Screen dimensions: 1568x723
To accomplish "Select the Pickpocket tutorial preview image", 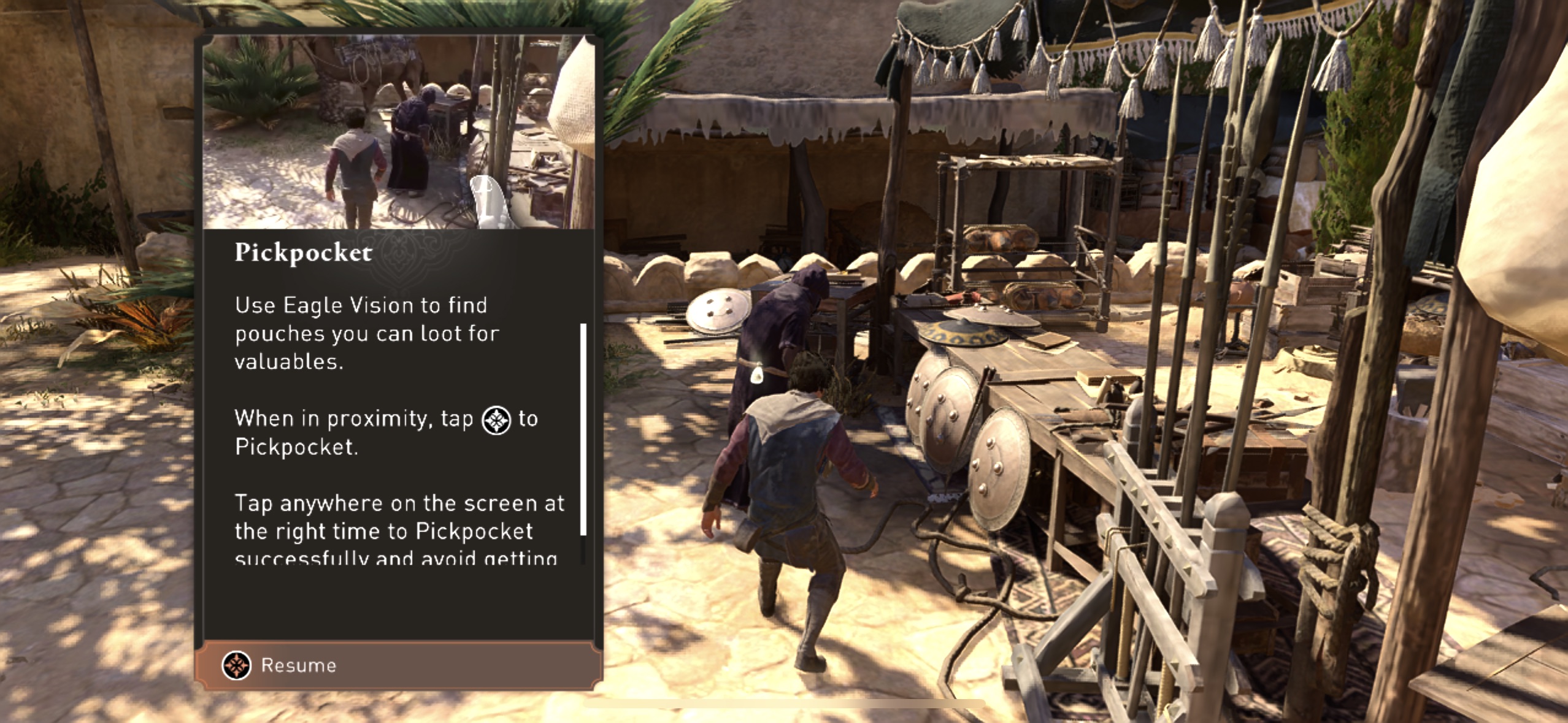I will [399, 132].
